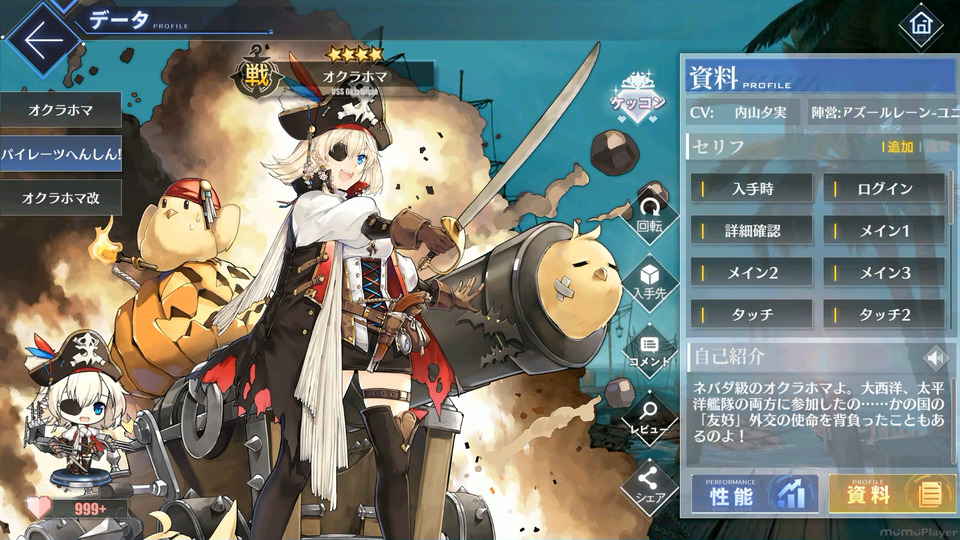Activate the 回転 rotate button

tap(650, 213)
